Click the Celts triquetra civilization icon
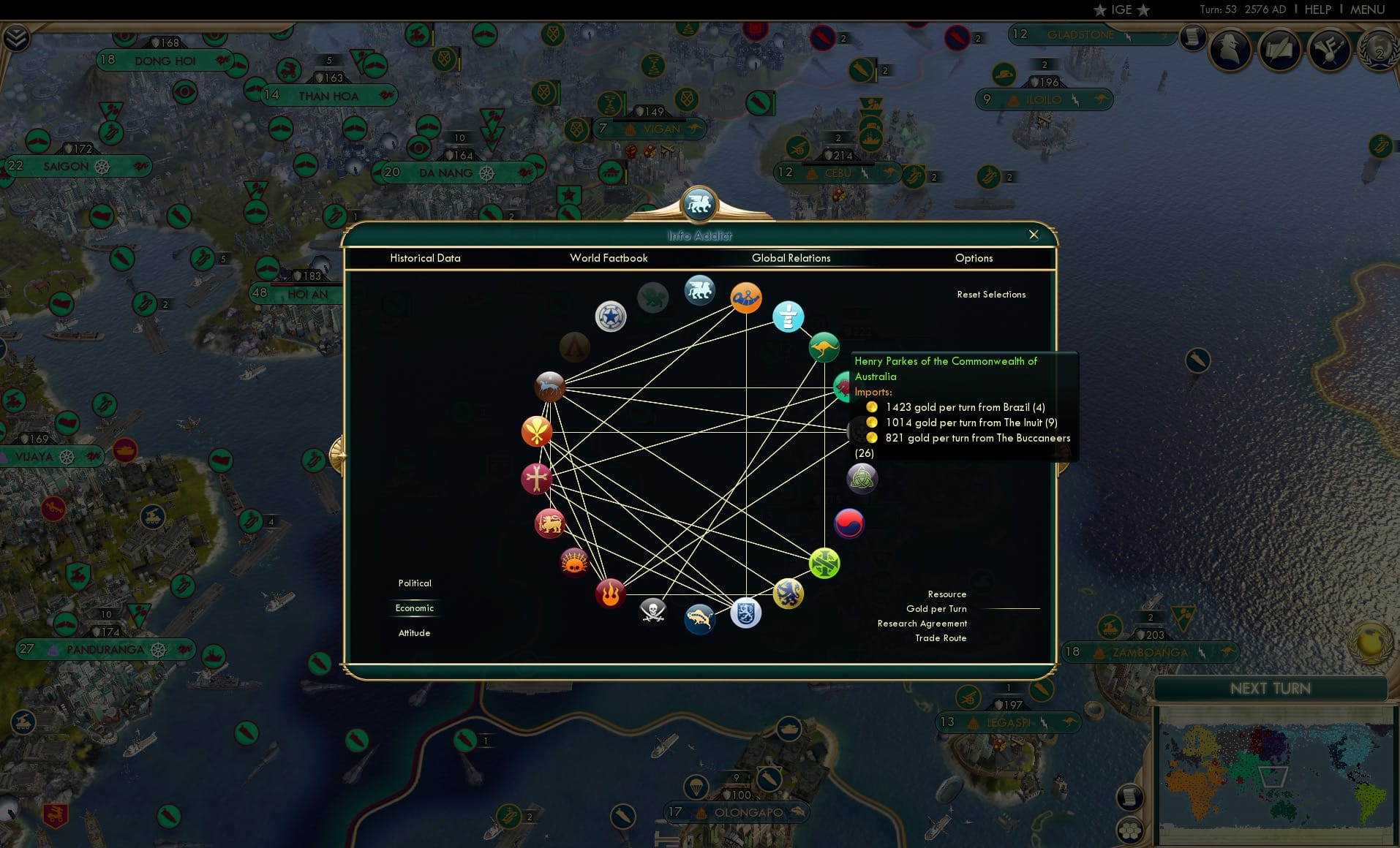 coord(862,479)
